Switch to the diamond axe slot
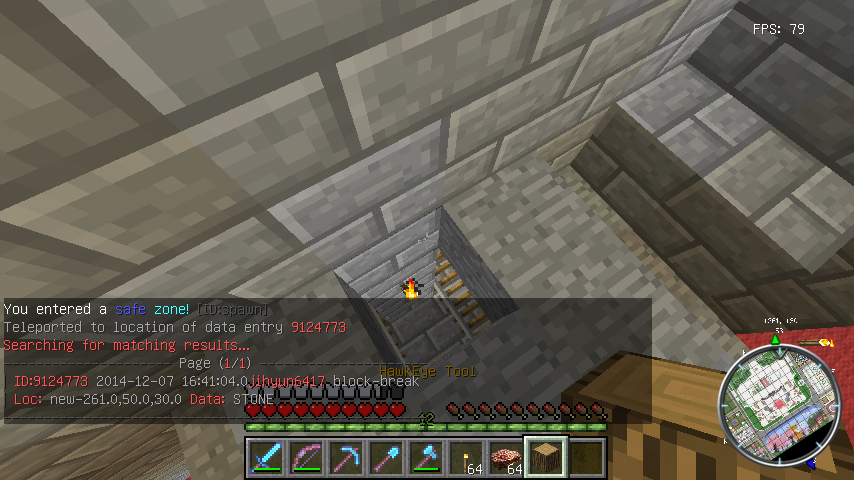This screenshot has width=854, height=480. click(x=426, y=457)
